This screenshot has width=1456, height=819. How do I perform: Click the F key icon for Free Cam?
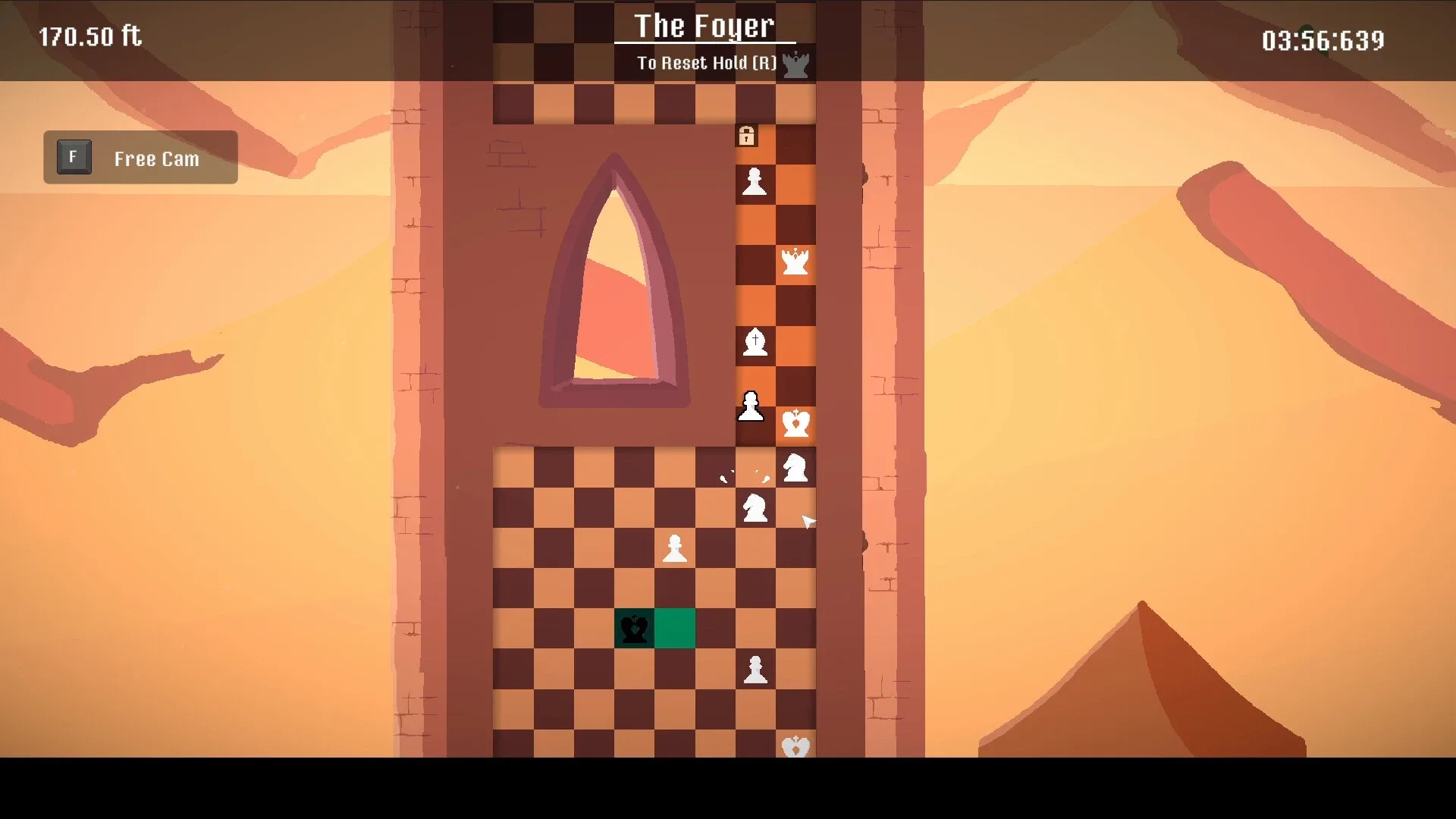[x=73, y=157]
